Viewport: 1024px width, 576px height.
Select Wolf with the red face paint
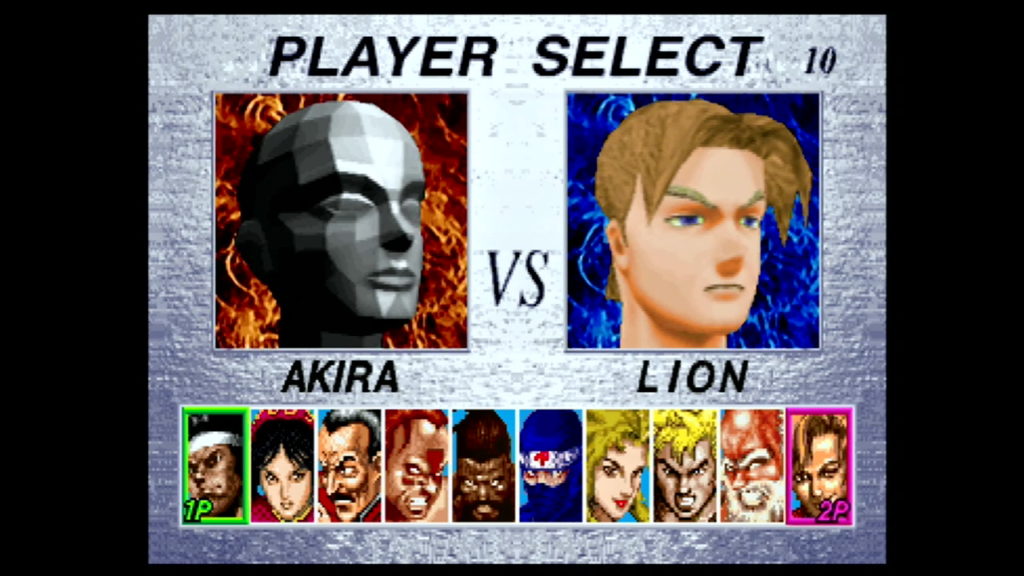[x=416, y=465]
